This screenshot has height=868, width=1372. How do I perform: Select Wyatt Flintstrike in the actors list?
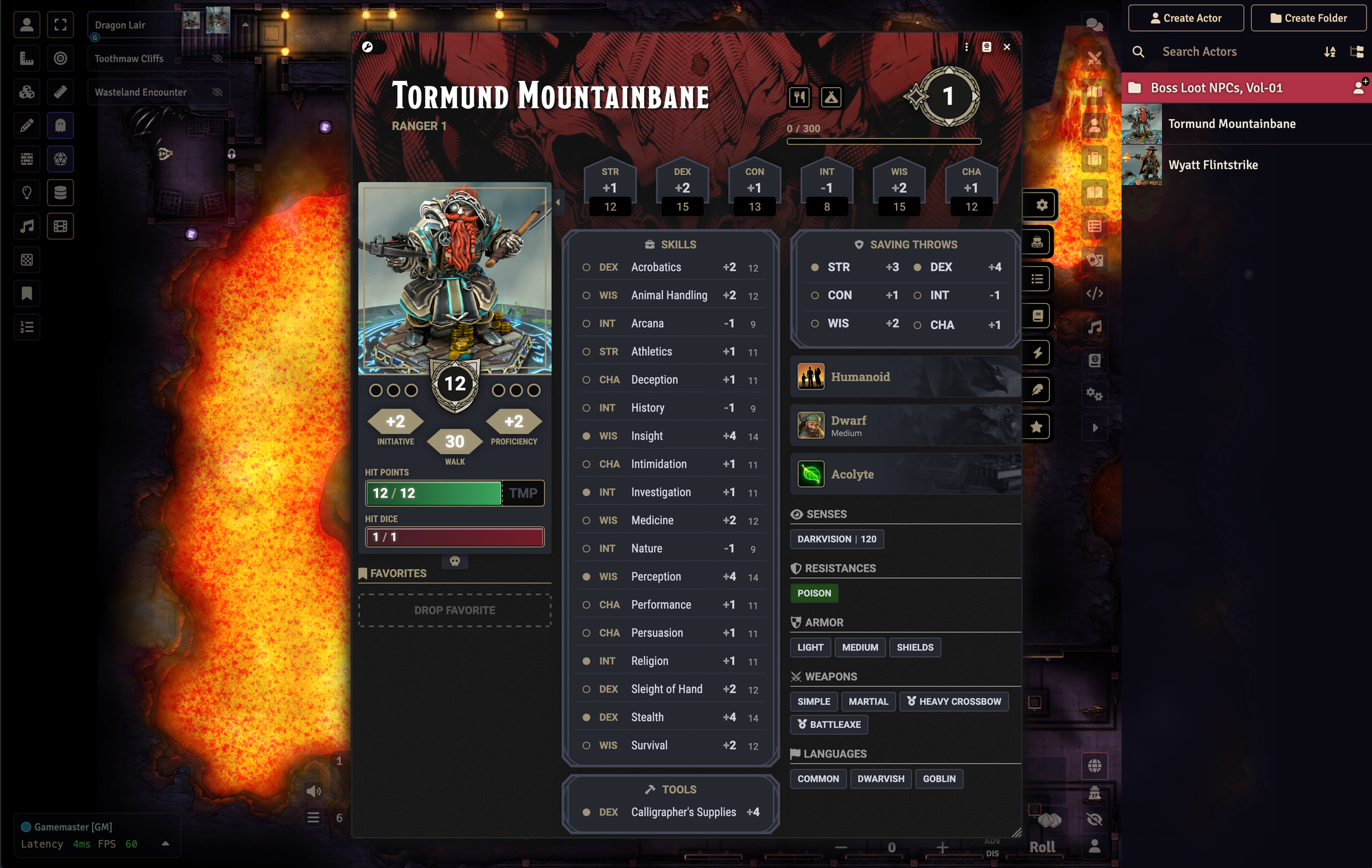click(x=1212, y=165)
